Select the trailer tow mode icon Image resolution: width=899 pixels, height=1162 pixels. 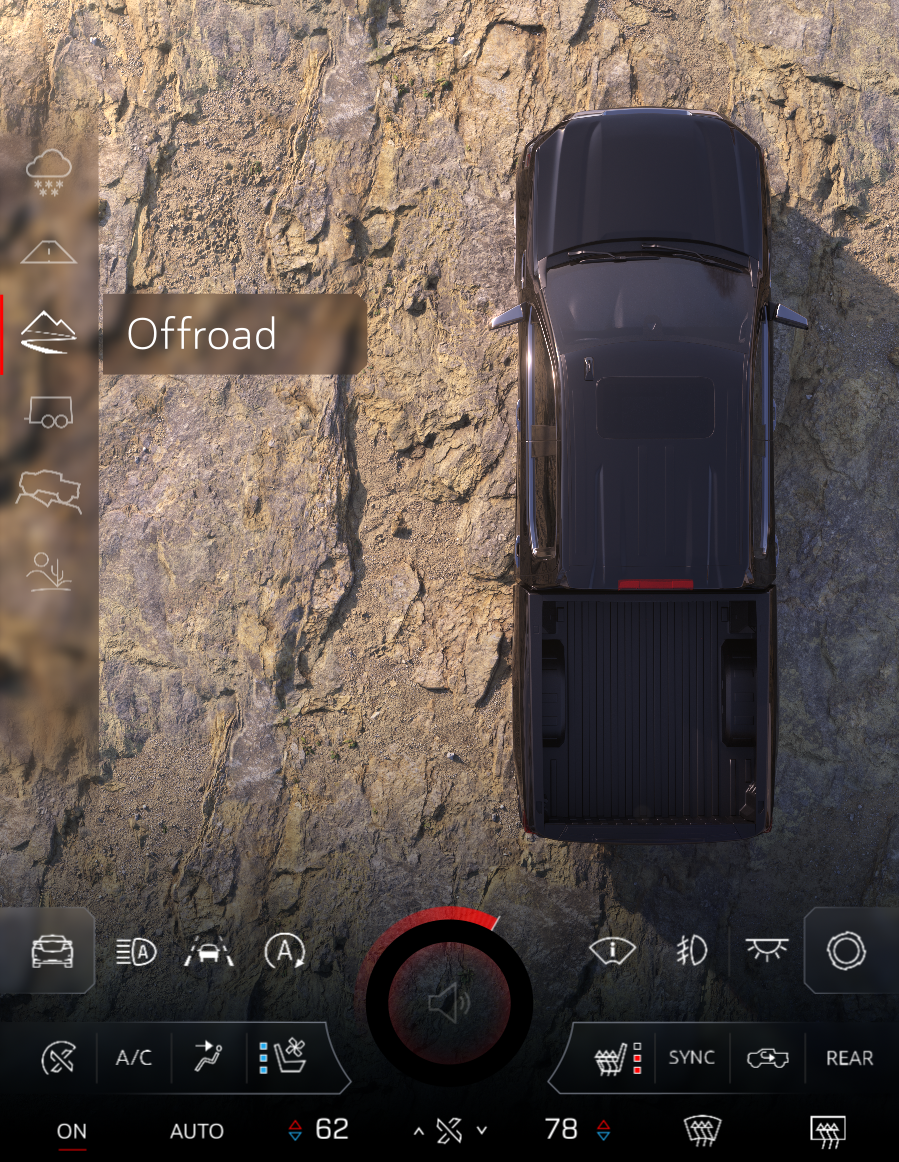pos(48,412)
